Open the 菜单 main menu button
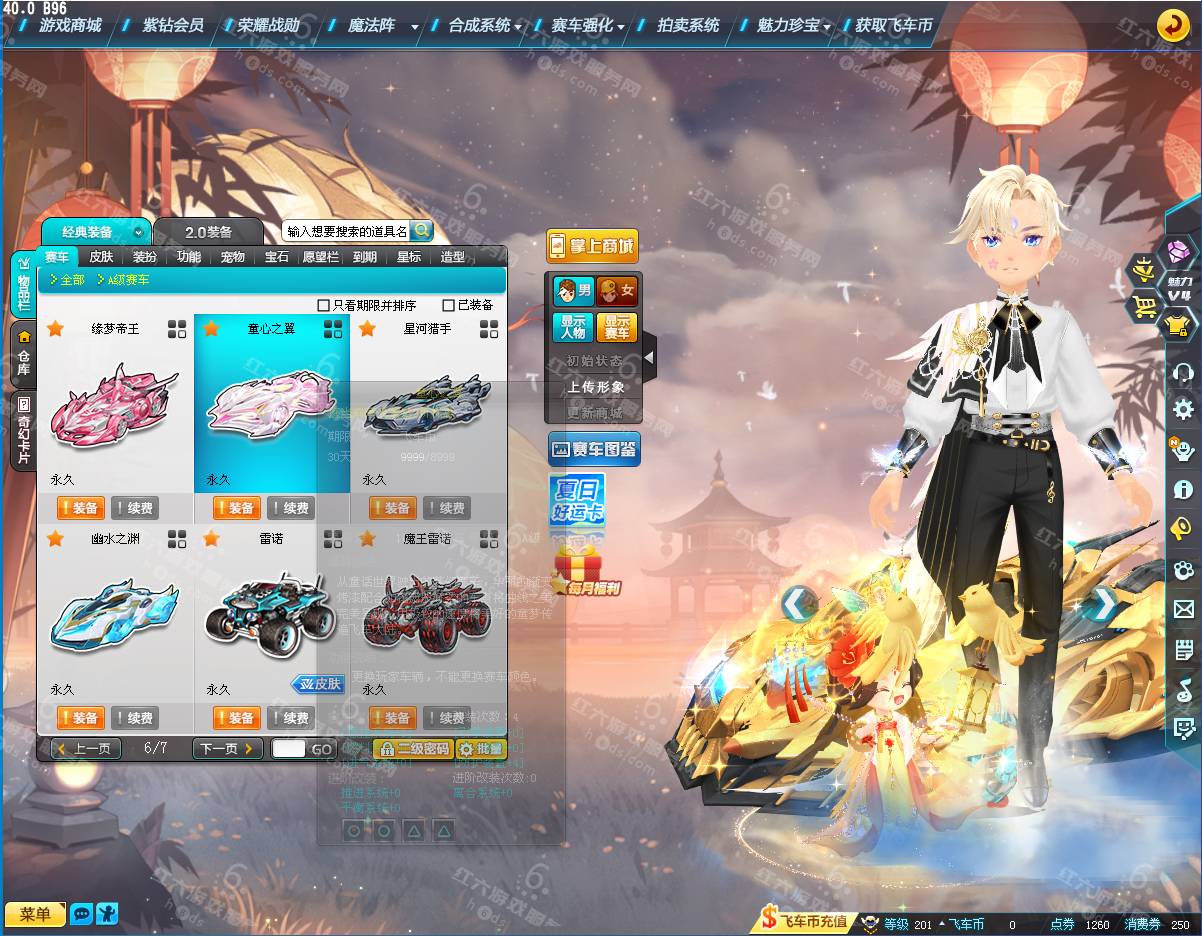This screenshot has height=936, width=1202. pos(35,914)
